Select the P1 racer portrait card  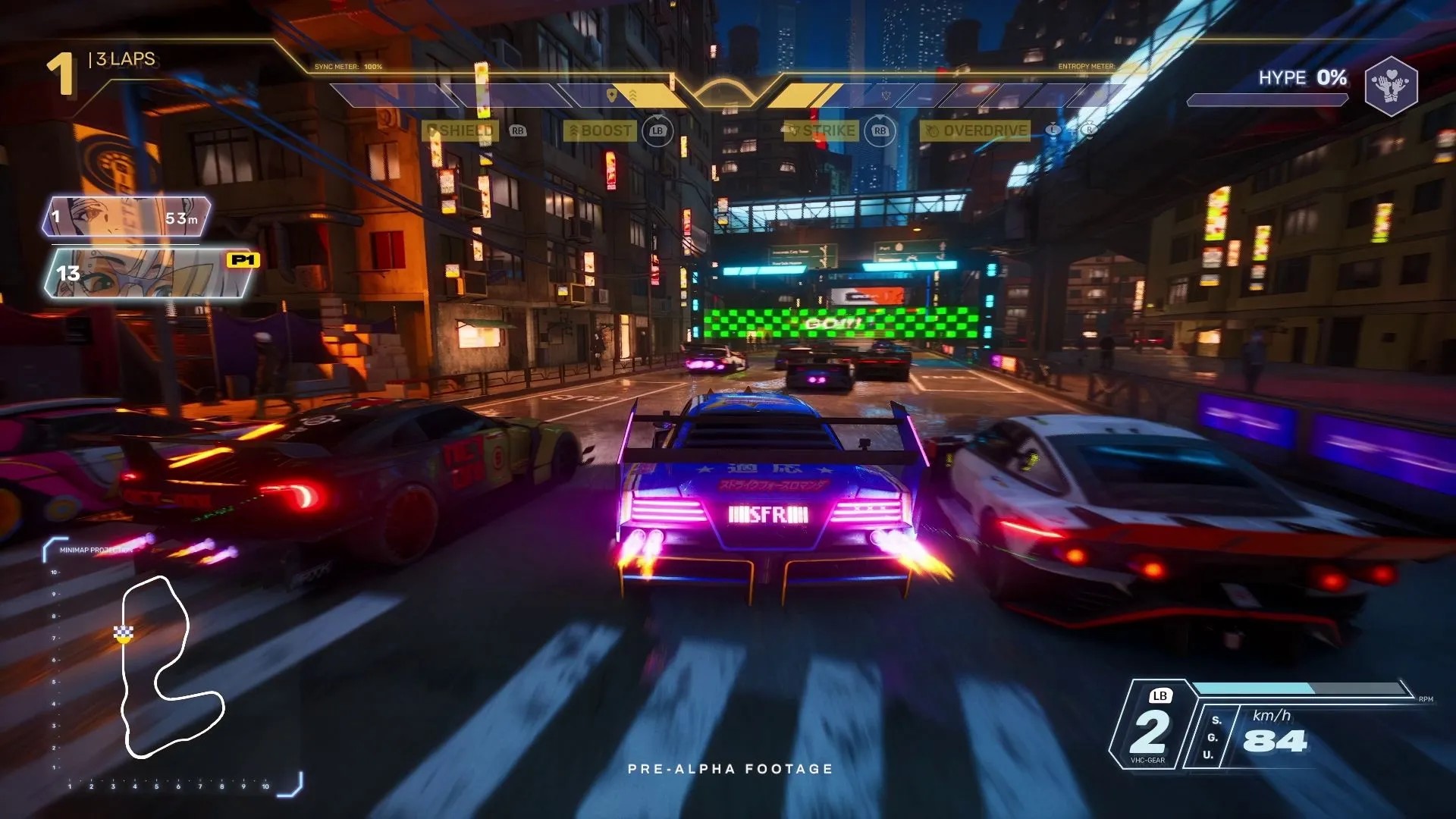point(152,273)
